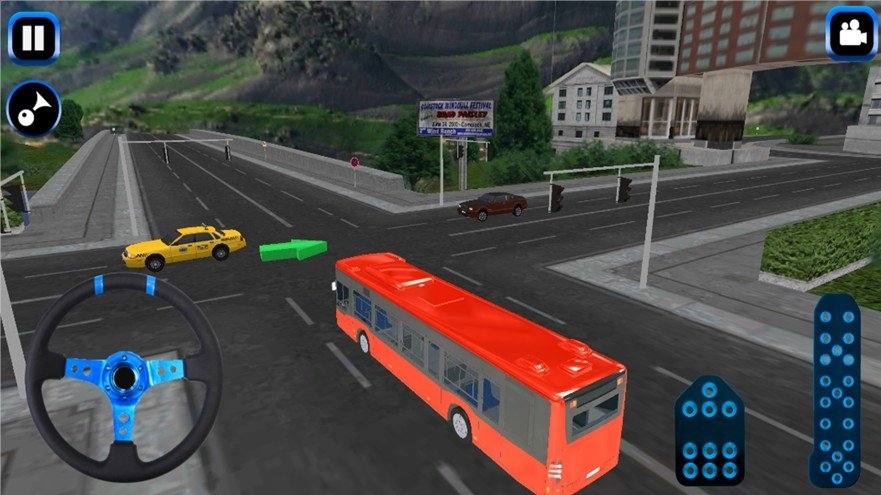Tap the steering wheel control
The image size is (881, 495).
point(124,376)
